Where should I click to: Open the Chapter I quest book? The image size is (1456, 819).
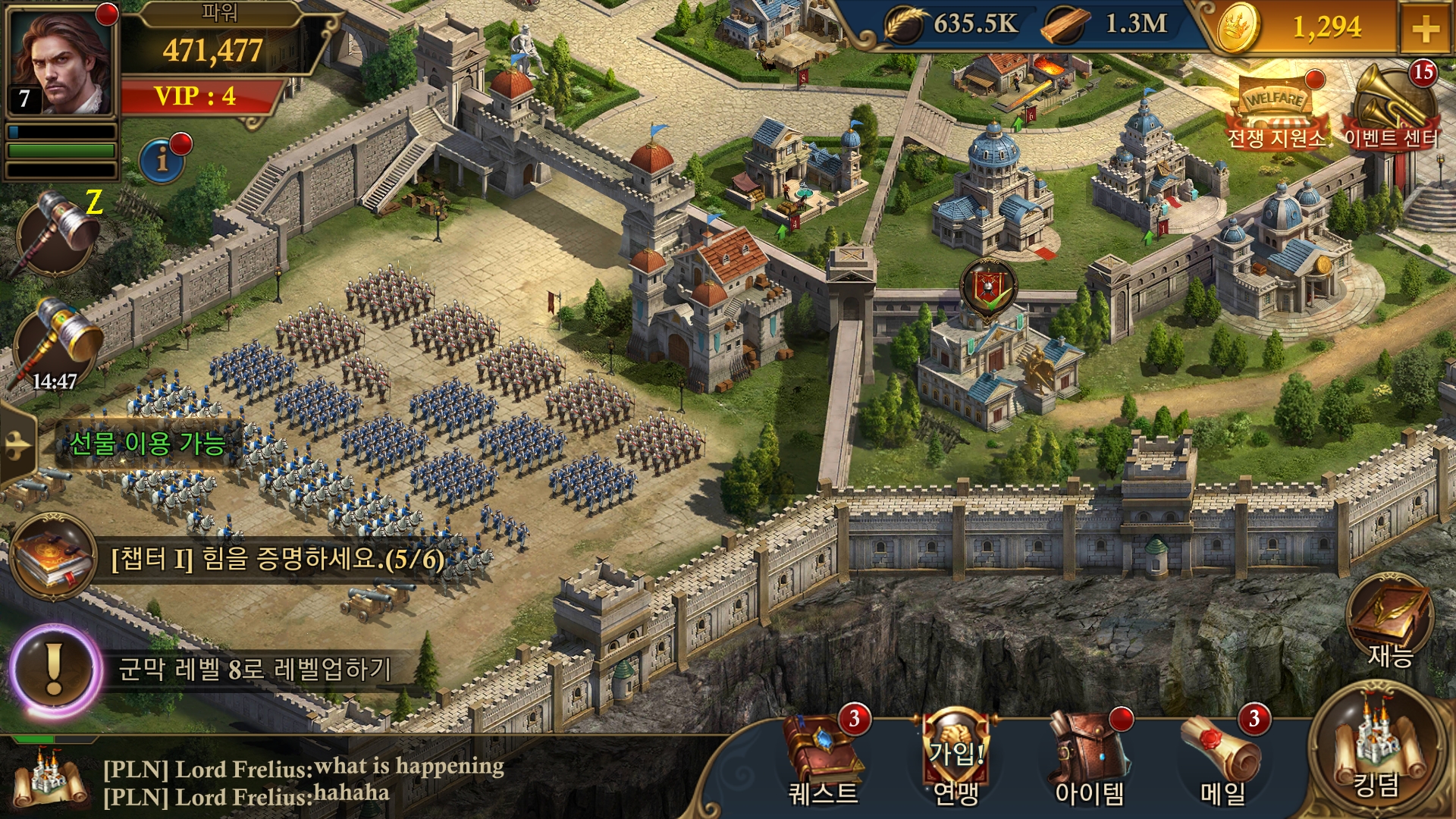pyautogui.click(x=53, y=558)
